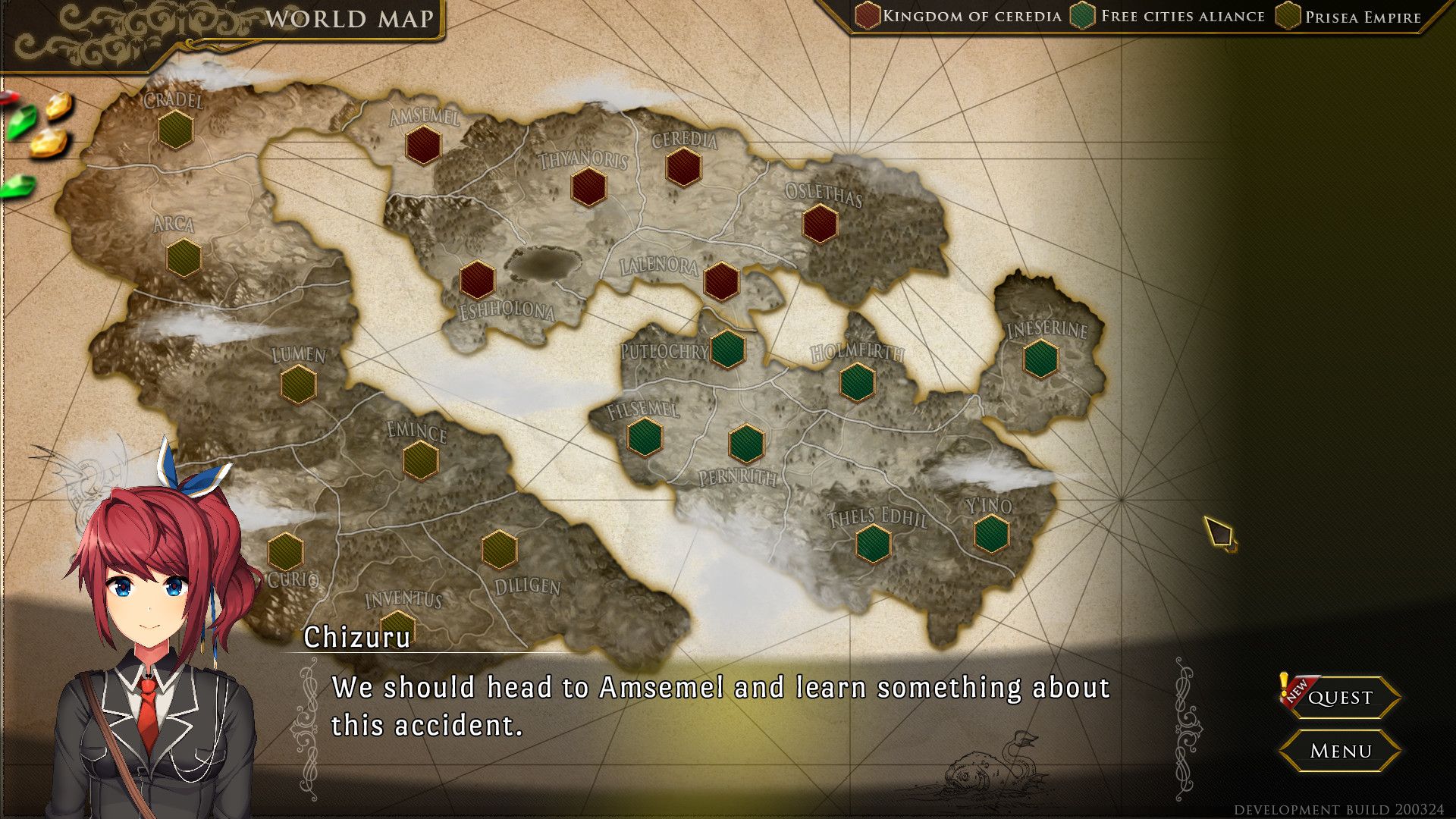This screenshot has height=819, width=1456.
Task: Open the Quest log button
Action: (x=1339, y=697)
